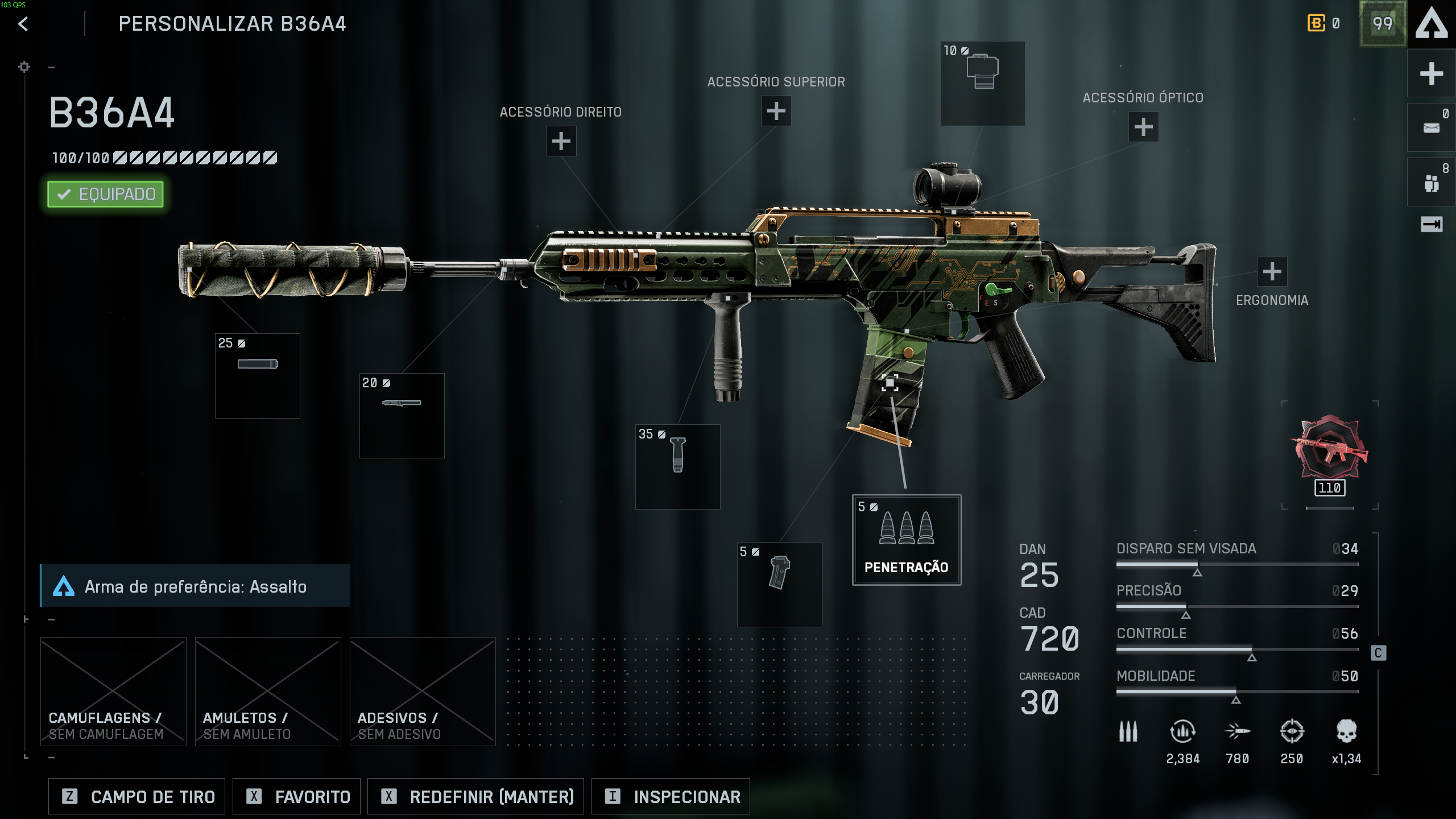Add an attachment to Acessório Superior slot
The height and width of the screenshot is (819, 1456).
776,111
